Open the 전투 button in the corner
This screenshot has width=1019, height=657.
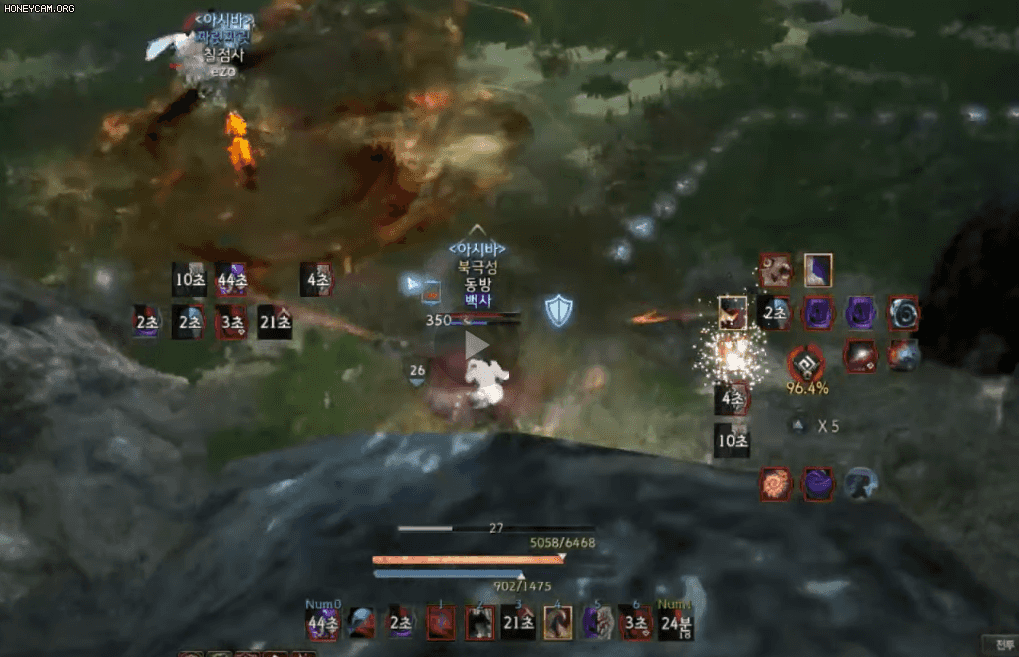(1003, 643)
